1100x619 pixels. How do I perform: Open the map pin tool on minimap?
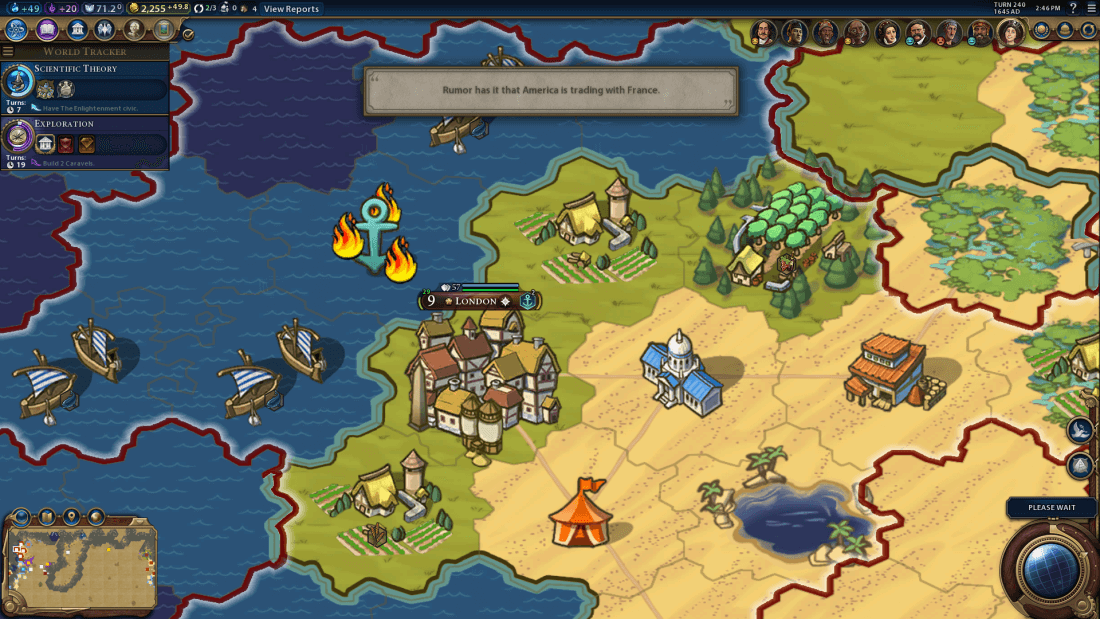tap(71, 517)
